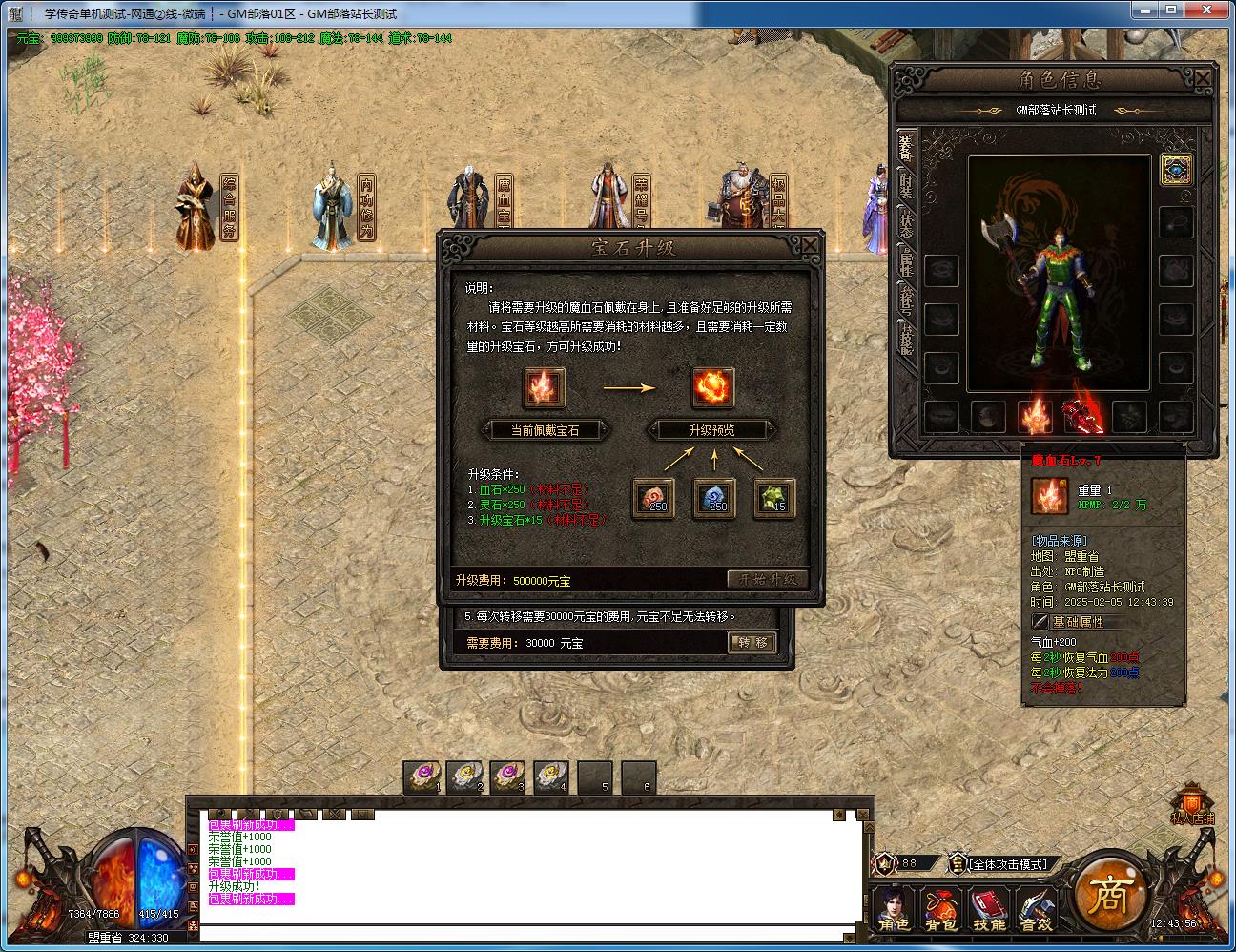
Task: Click the 血石 material slot showing 250
Action: [653, 498]
